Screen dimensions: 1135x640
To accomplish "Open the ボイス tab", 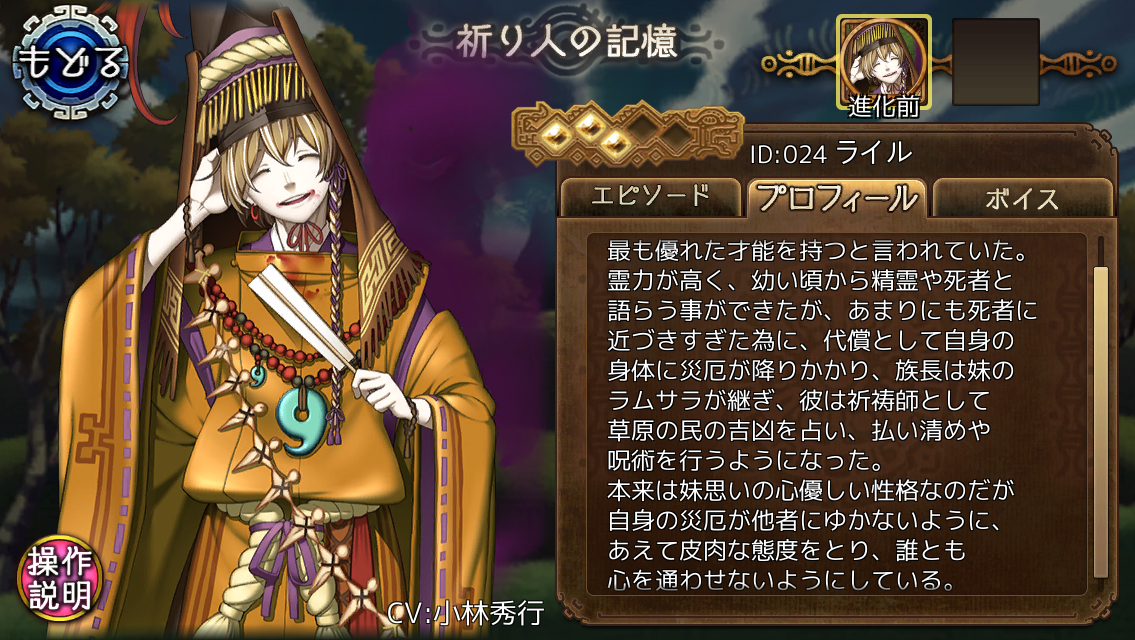I will click(1021, 197).
